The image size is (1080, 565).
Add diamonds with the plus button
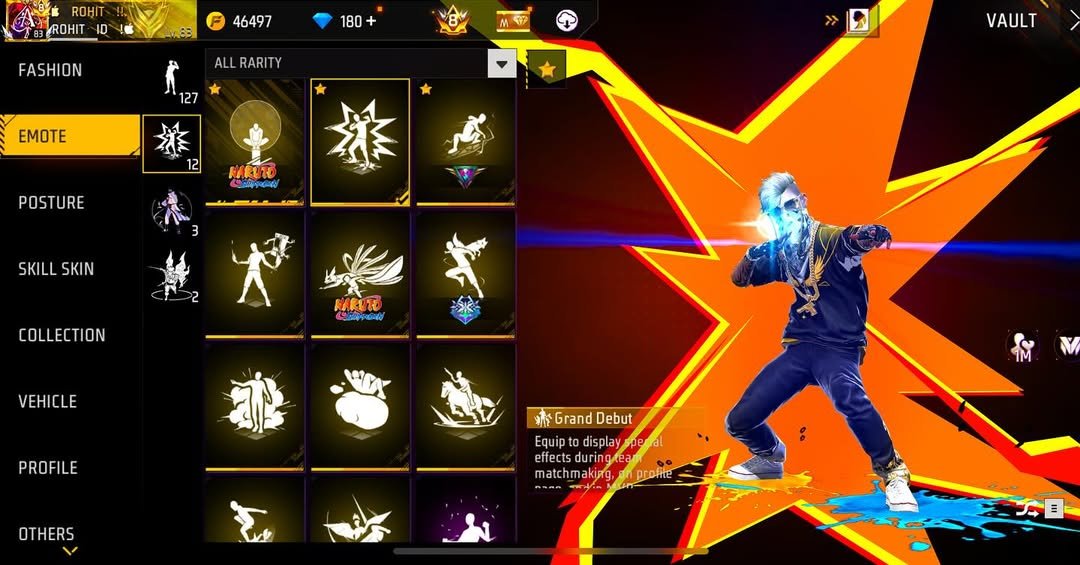pos(371,21)
